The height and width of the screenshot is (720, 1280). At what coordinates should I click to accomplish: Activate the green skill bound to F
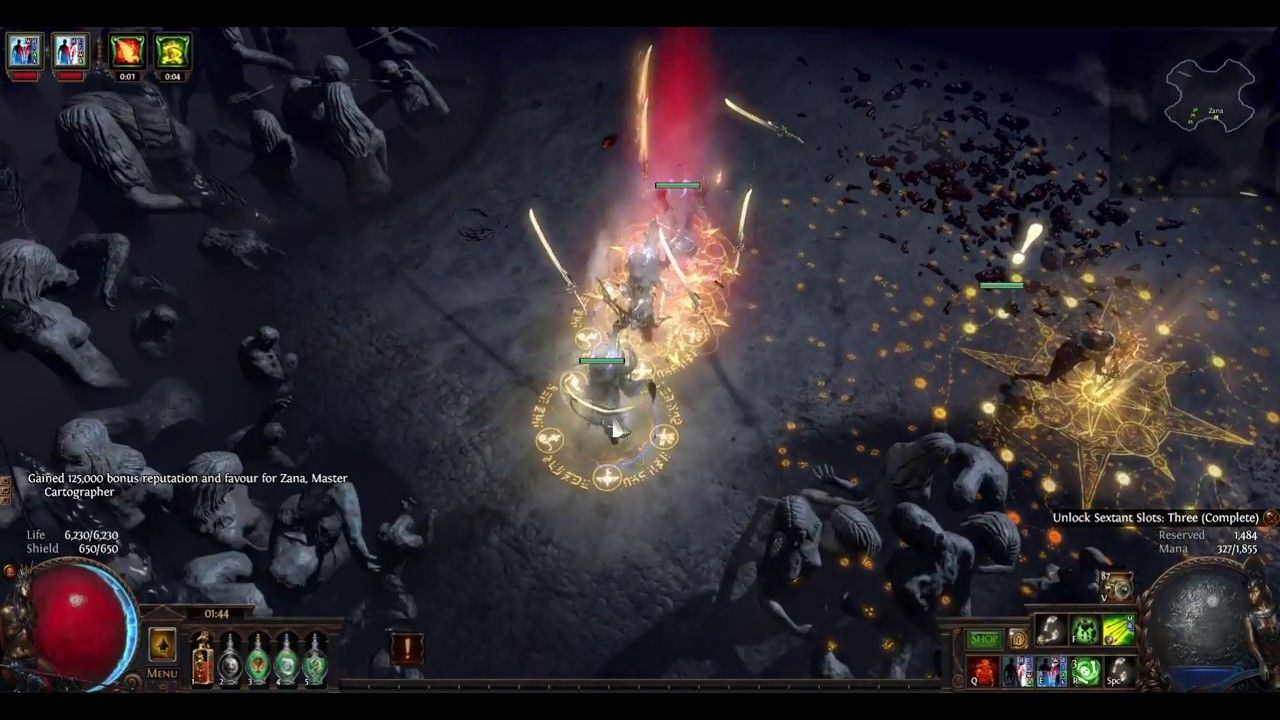[1086, 630]
